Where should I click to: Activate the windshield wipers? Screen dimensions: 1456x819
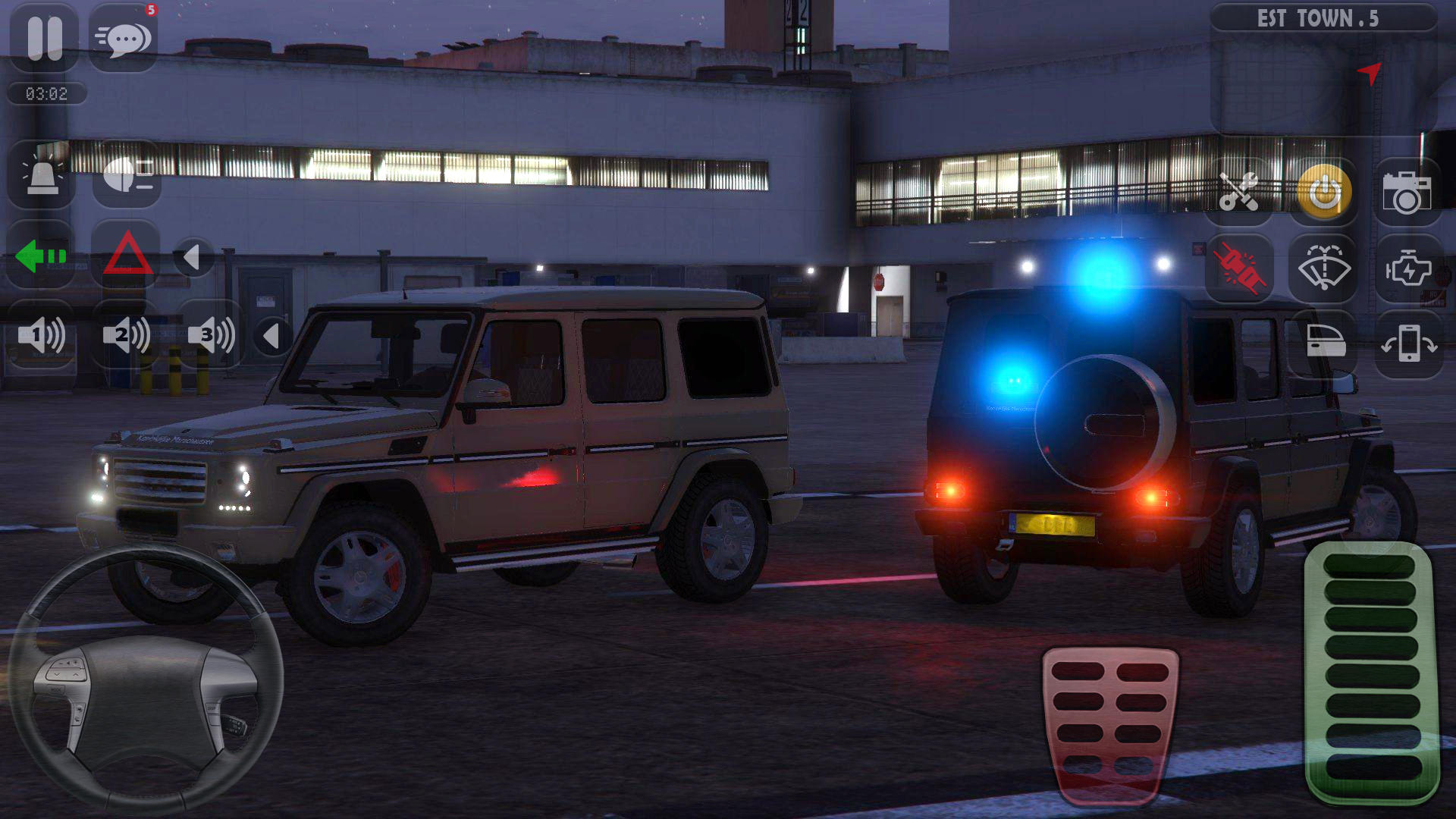point(1323,267)
